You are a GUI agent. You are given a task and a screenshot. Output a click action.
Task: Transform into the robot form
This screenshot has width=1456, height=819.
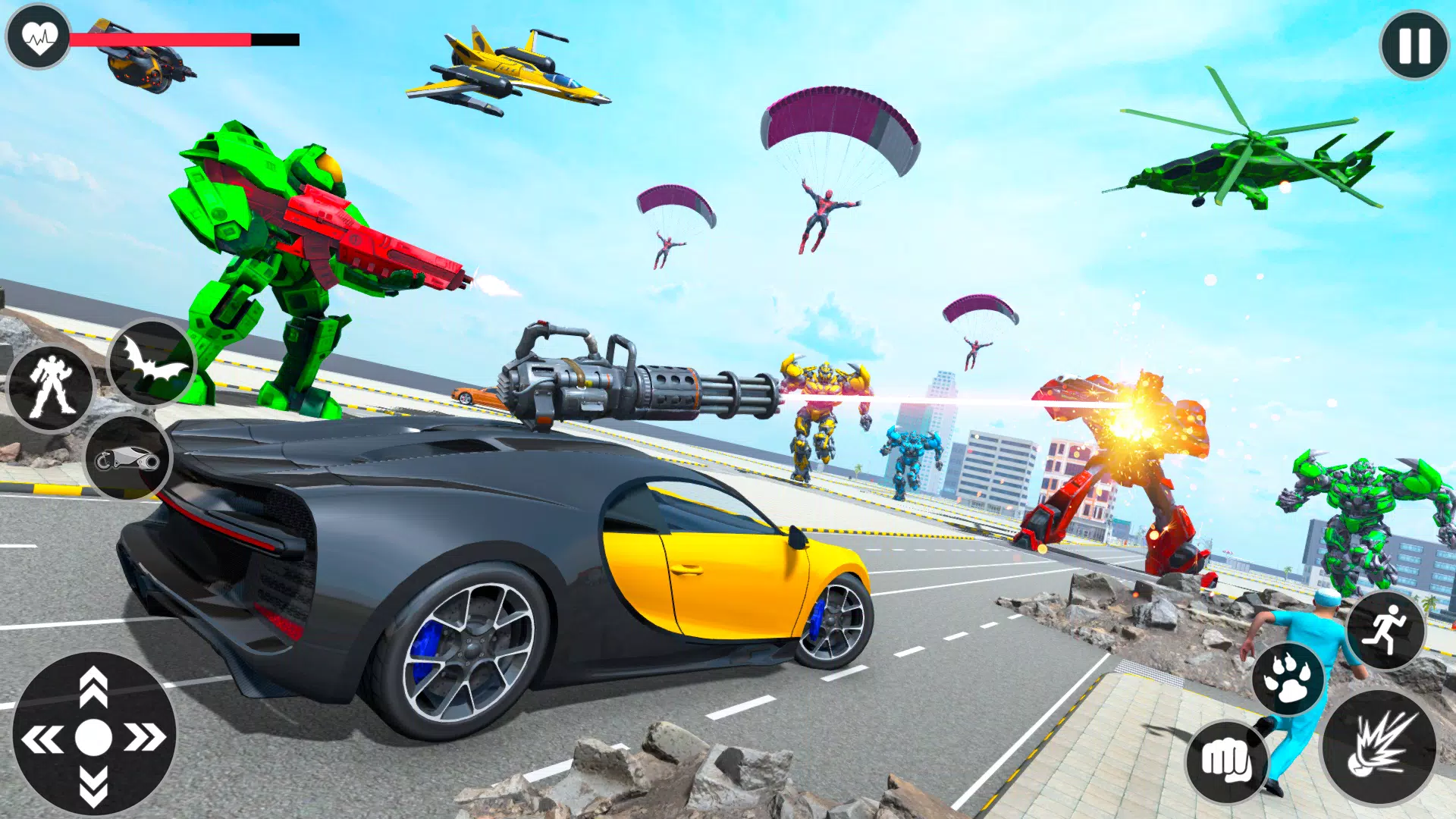tap(51, 388)
